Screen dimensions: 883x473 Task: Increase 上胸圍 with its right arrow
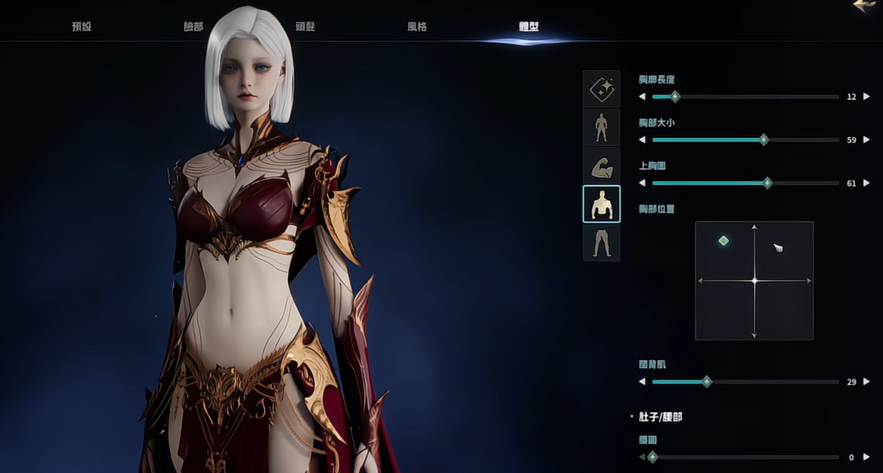pos(866,183)
